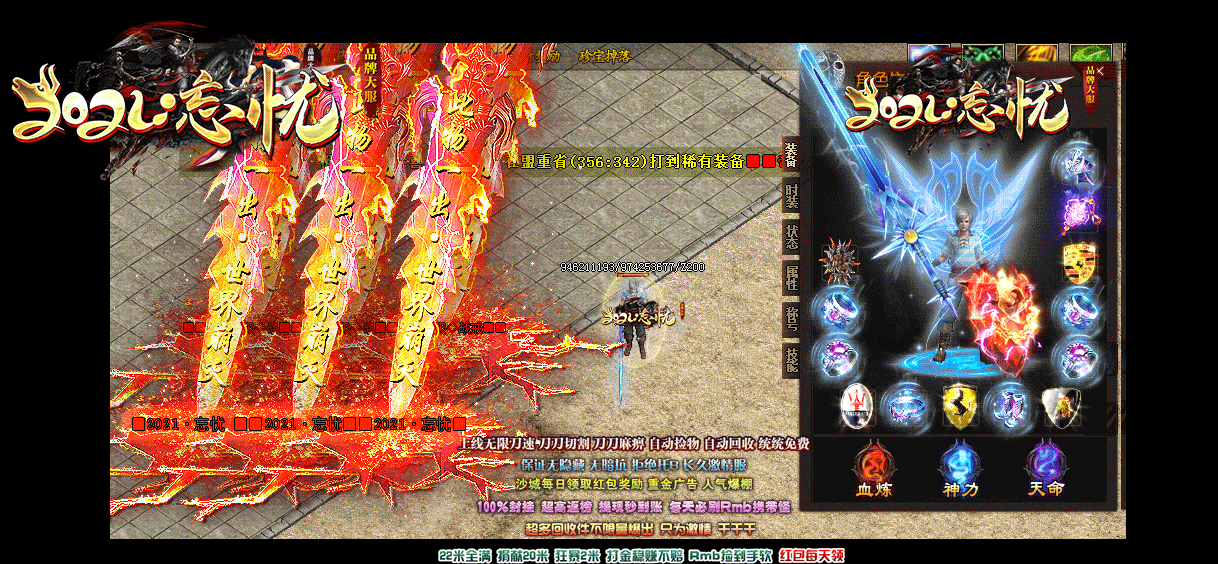Click the golden slash skill icon
The image size is (1218, 564).
pyautogui.click(x=1035, y=53)
